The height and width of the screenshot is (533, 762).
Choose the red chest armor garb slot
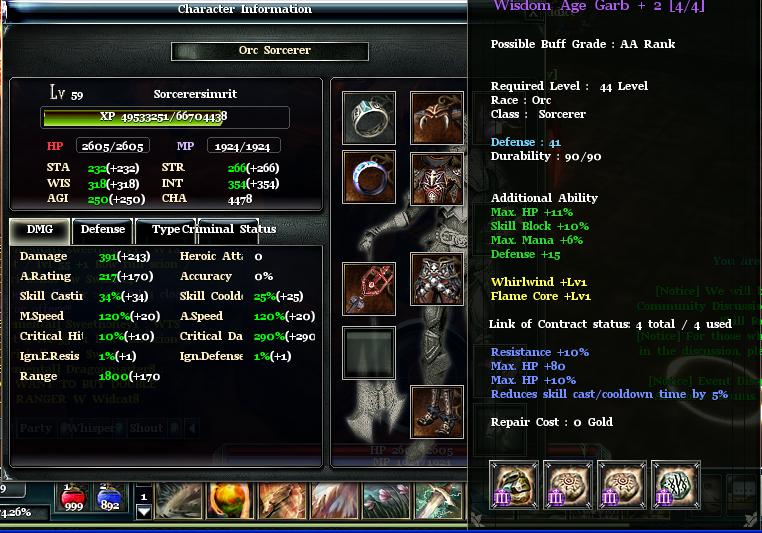(x=437, y=180)
